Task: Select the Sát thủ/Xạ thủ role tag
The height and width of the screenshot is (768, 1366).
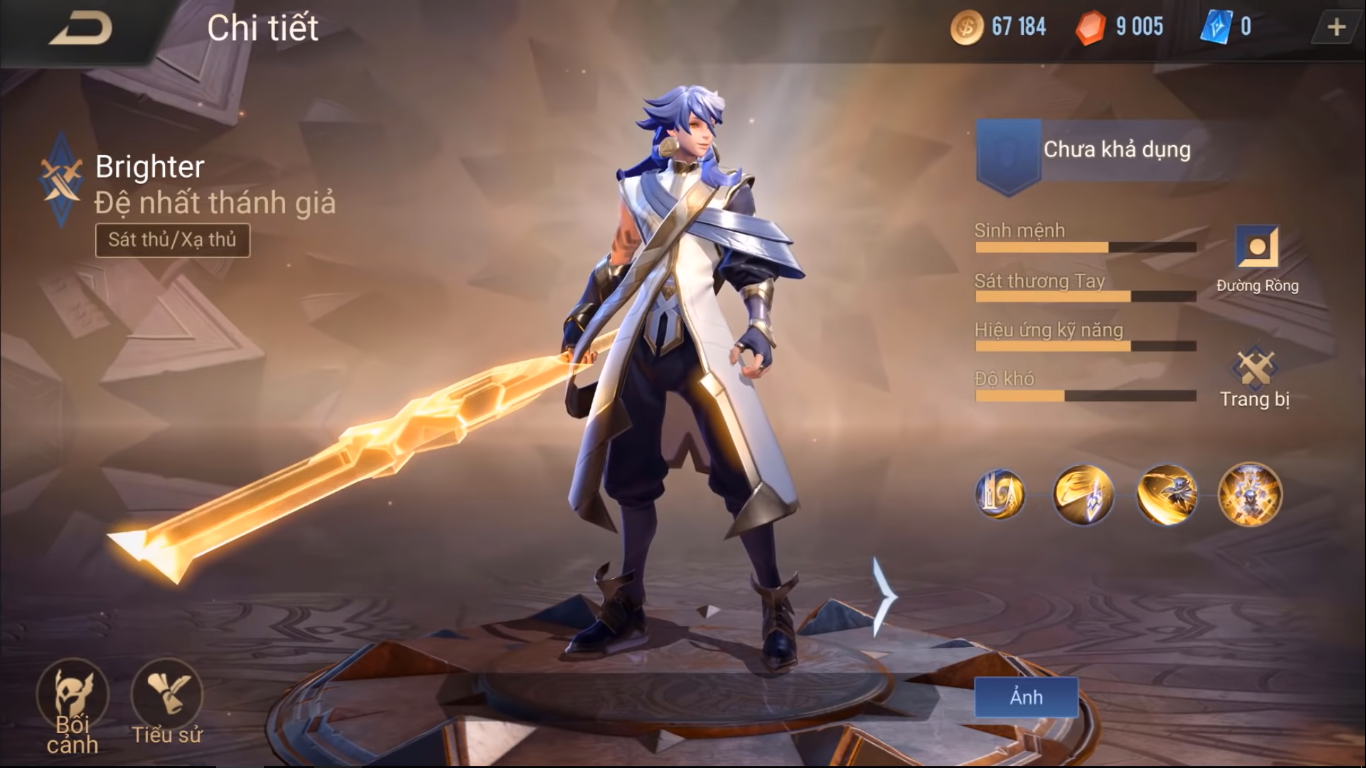Action: point(172,240)
